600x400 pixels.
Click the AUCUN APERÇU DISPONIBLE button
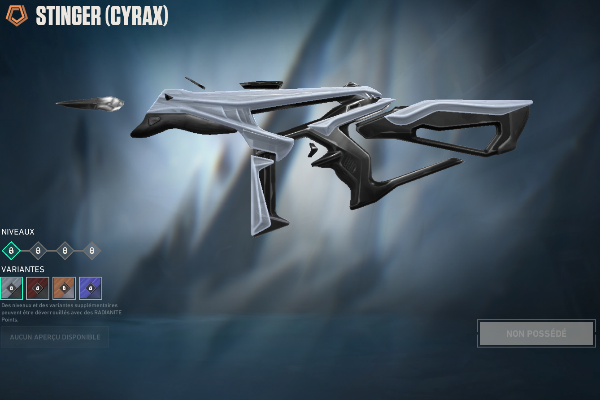[x=55, y=337]
